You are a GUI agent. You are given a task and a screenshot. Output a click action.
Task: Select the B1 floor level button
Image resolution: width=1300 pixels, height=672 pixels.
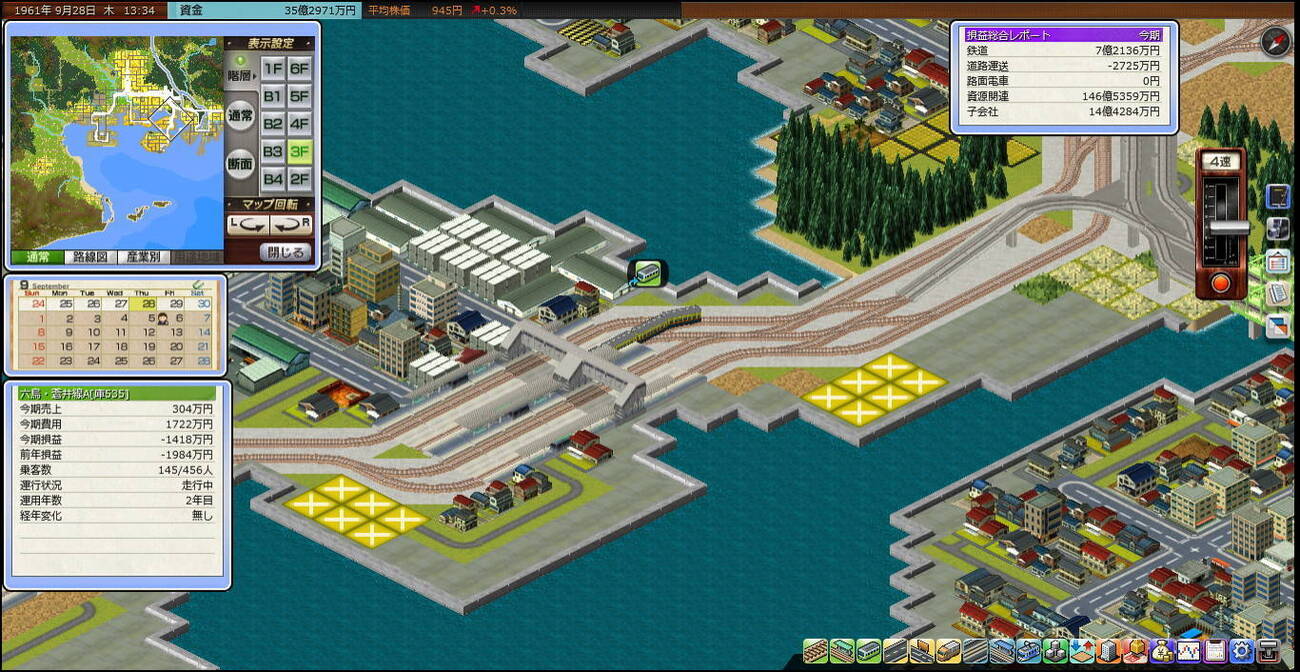(272, 97)
